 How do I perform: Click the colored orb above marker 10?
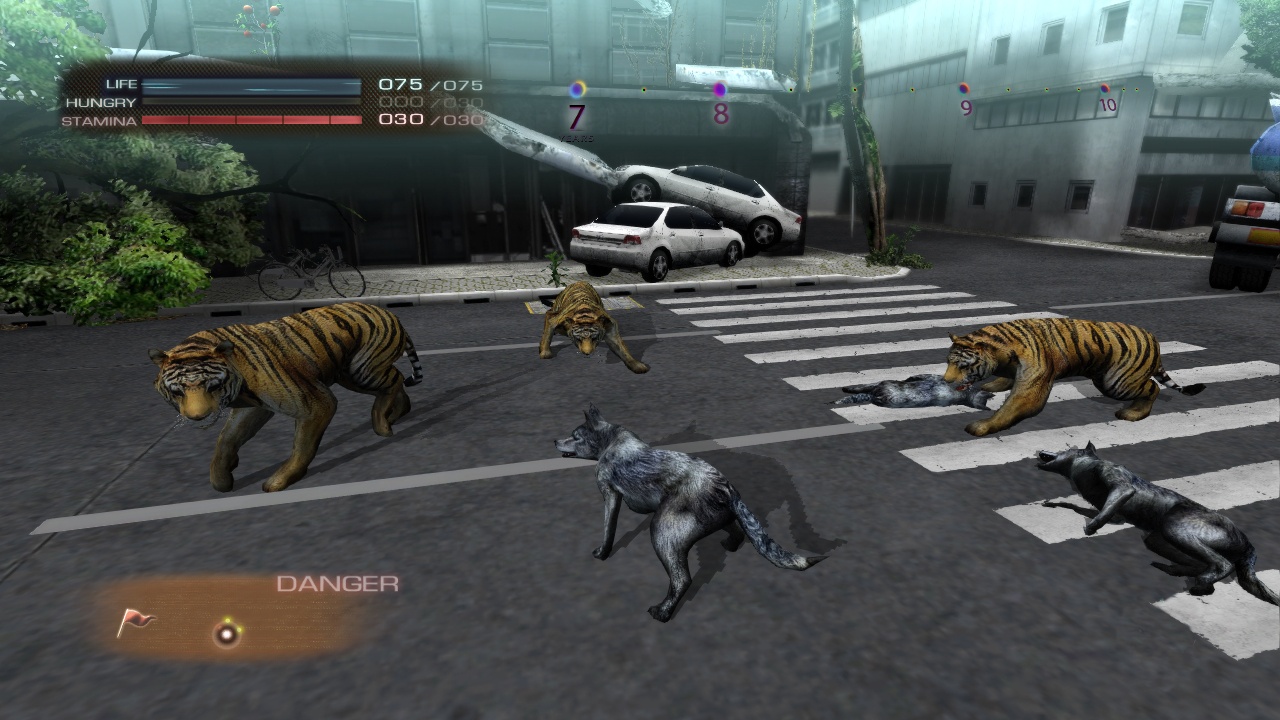[x=1104, y=86]
